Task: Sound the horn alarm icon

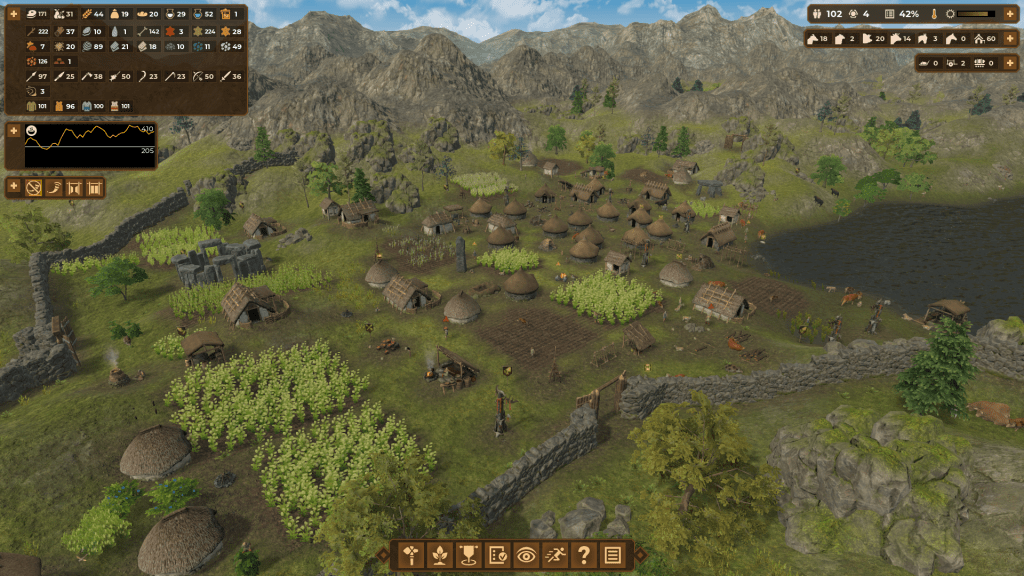Action: (55, 187)
